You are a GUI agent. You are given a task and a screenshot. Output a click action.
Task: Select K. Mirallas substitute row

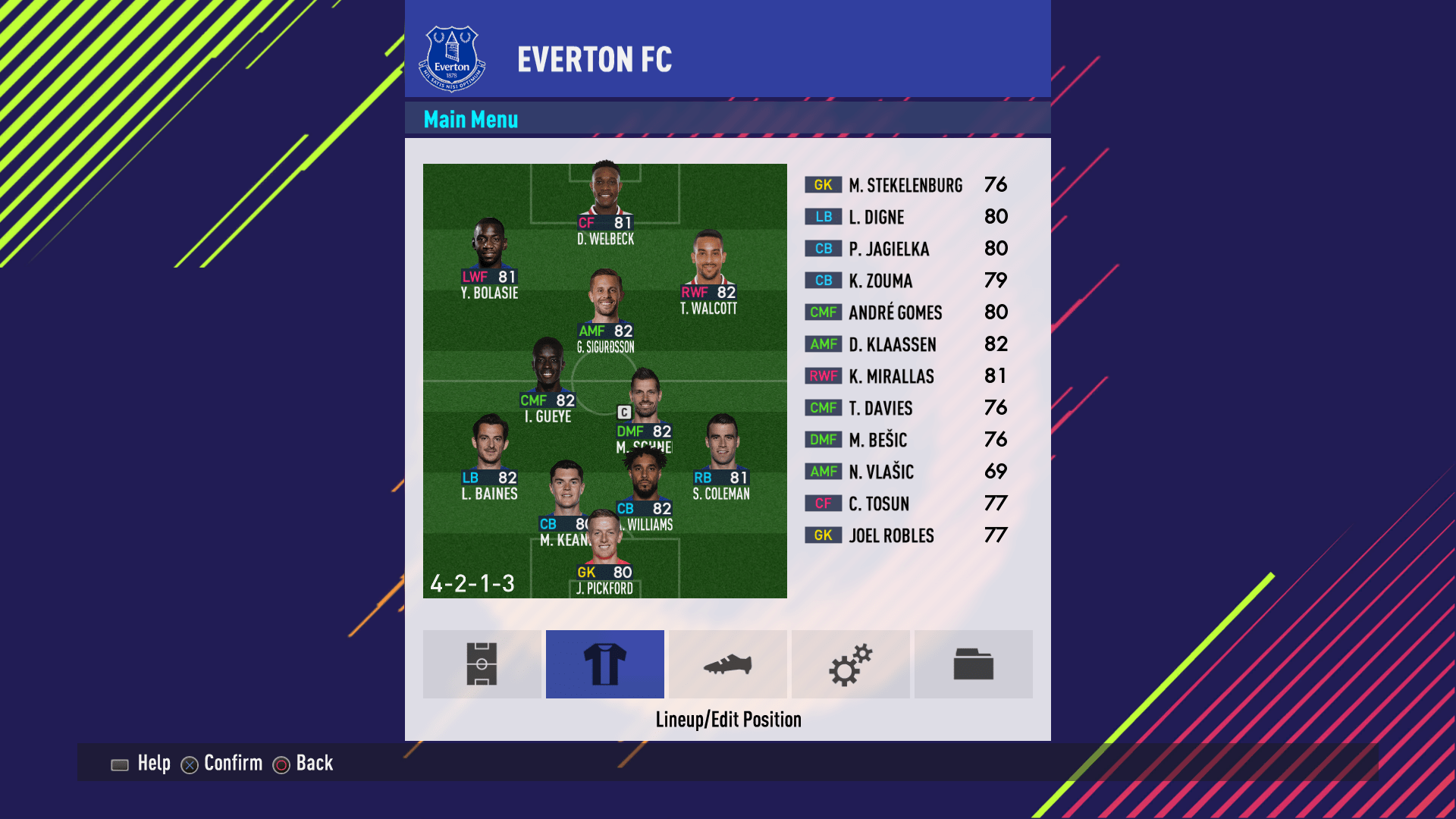click(906, 376)
